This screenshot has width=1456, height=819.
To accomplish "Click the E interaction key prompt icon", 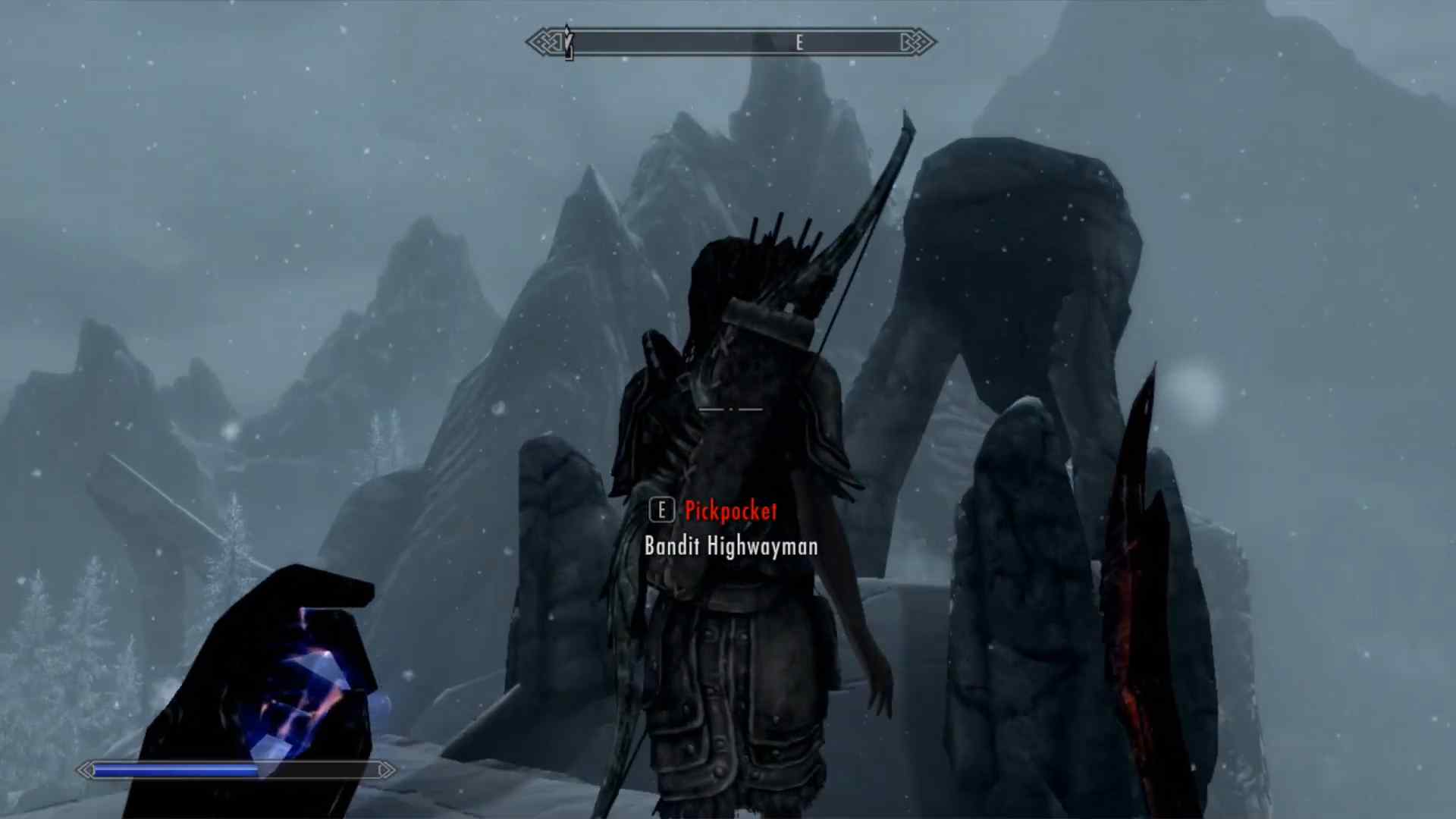I will click(x=662, y=510).
